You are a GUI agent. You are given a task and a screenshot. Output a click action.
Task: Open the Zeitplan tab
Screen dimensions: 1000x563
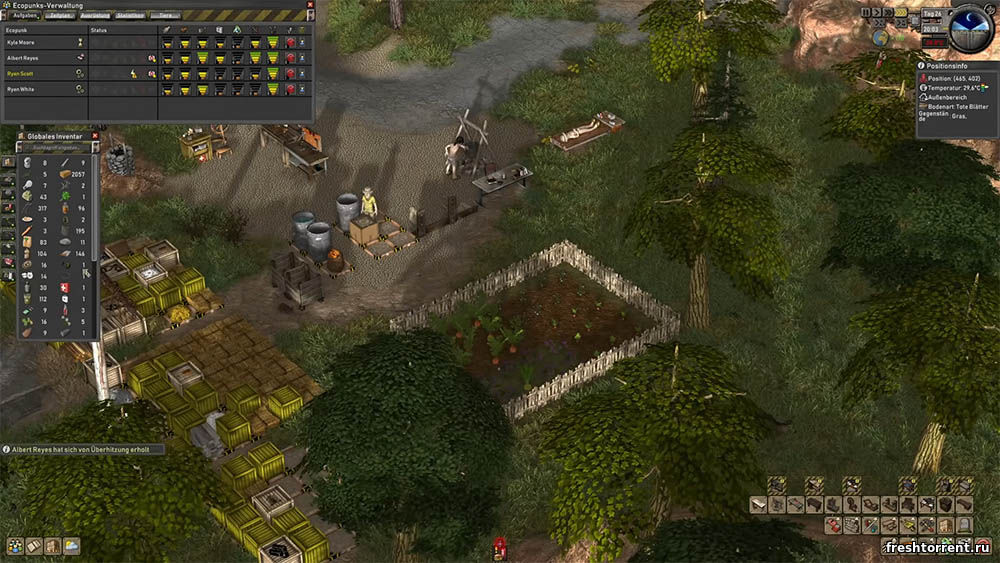[60, 16]
